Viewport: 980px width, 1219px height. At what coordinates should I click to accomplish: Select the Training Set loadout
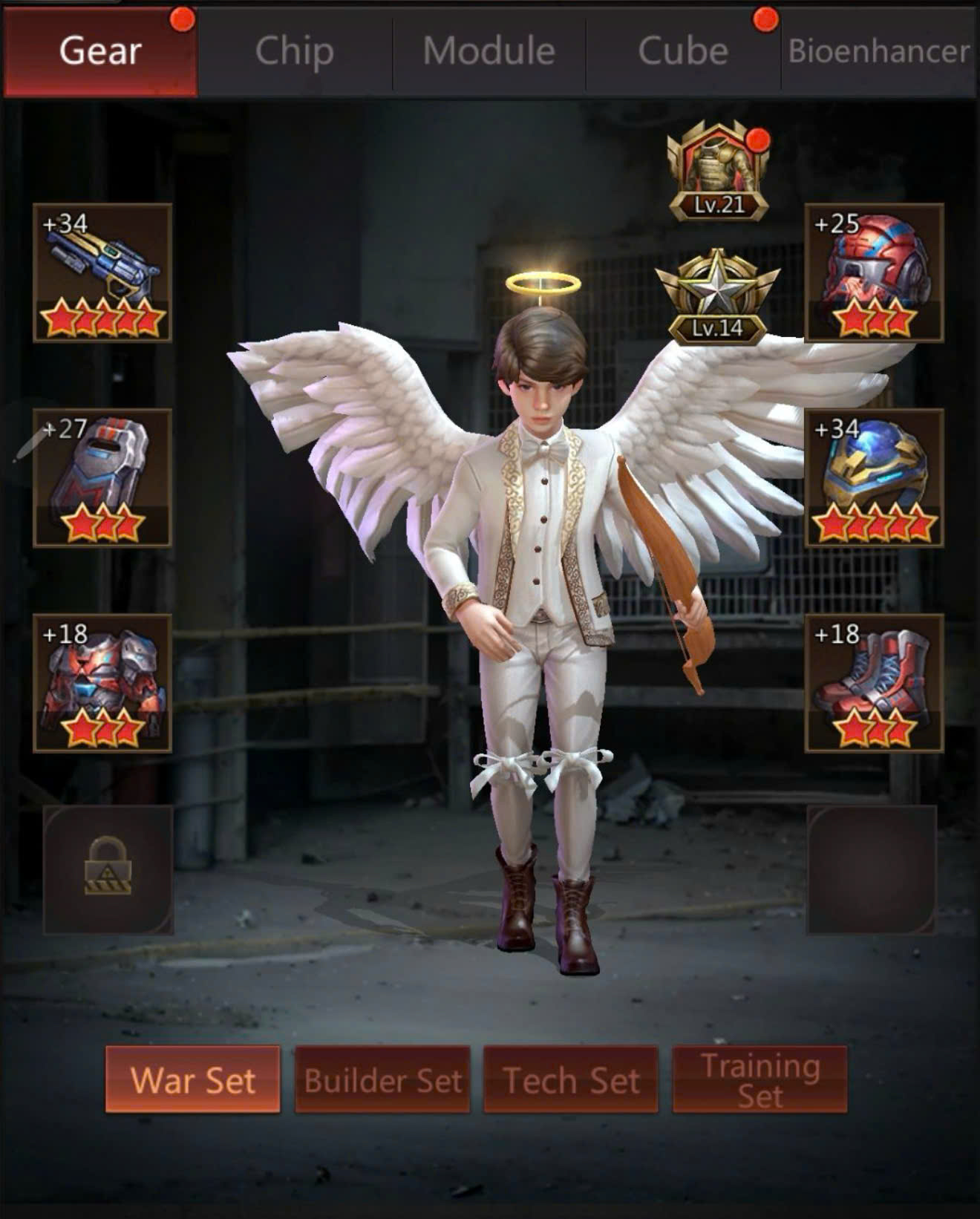click(x=759, y=1079)
